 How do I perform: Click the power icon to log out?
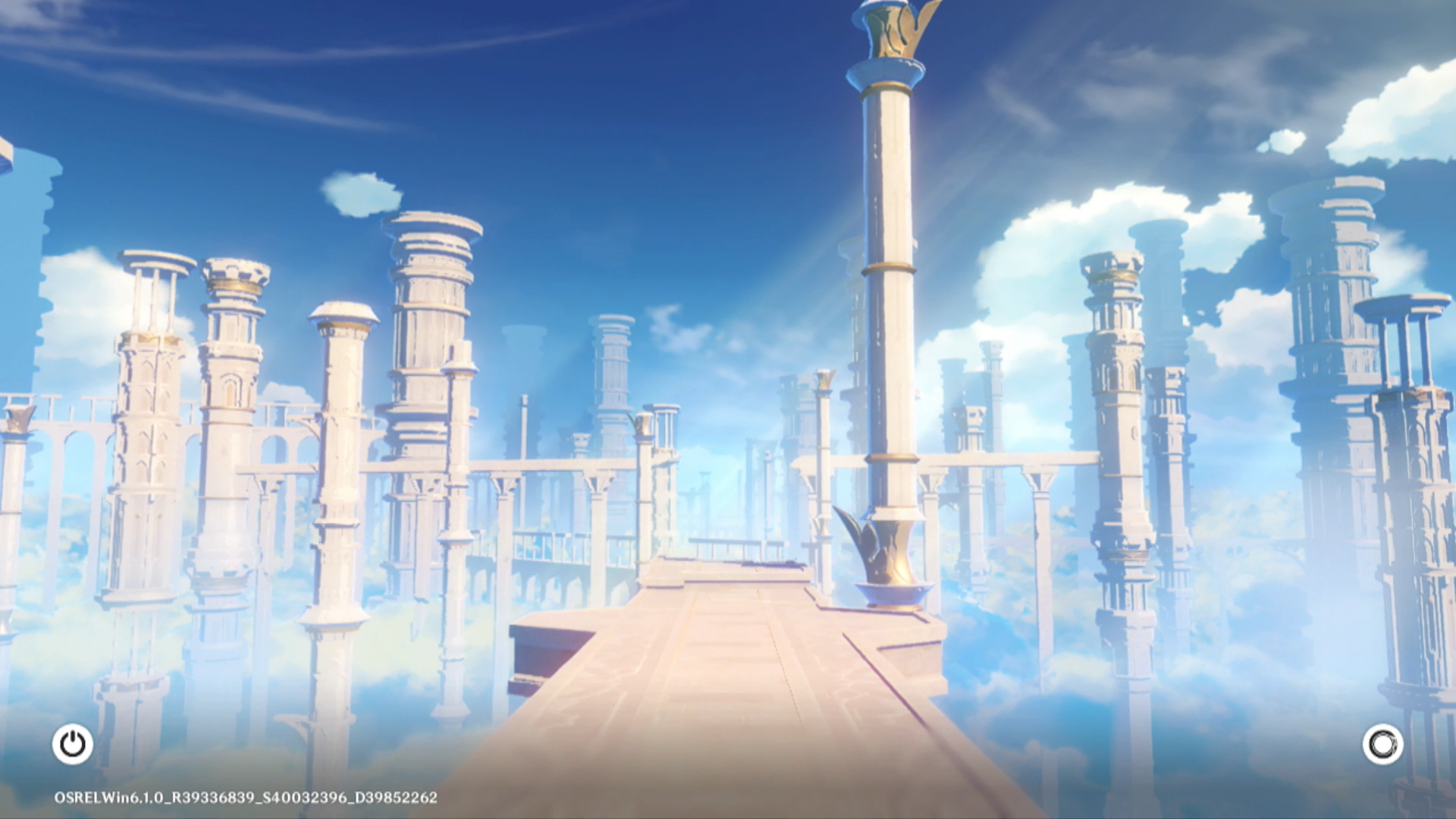(x=73, y=744)
